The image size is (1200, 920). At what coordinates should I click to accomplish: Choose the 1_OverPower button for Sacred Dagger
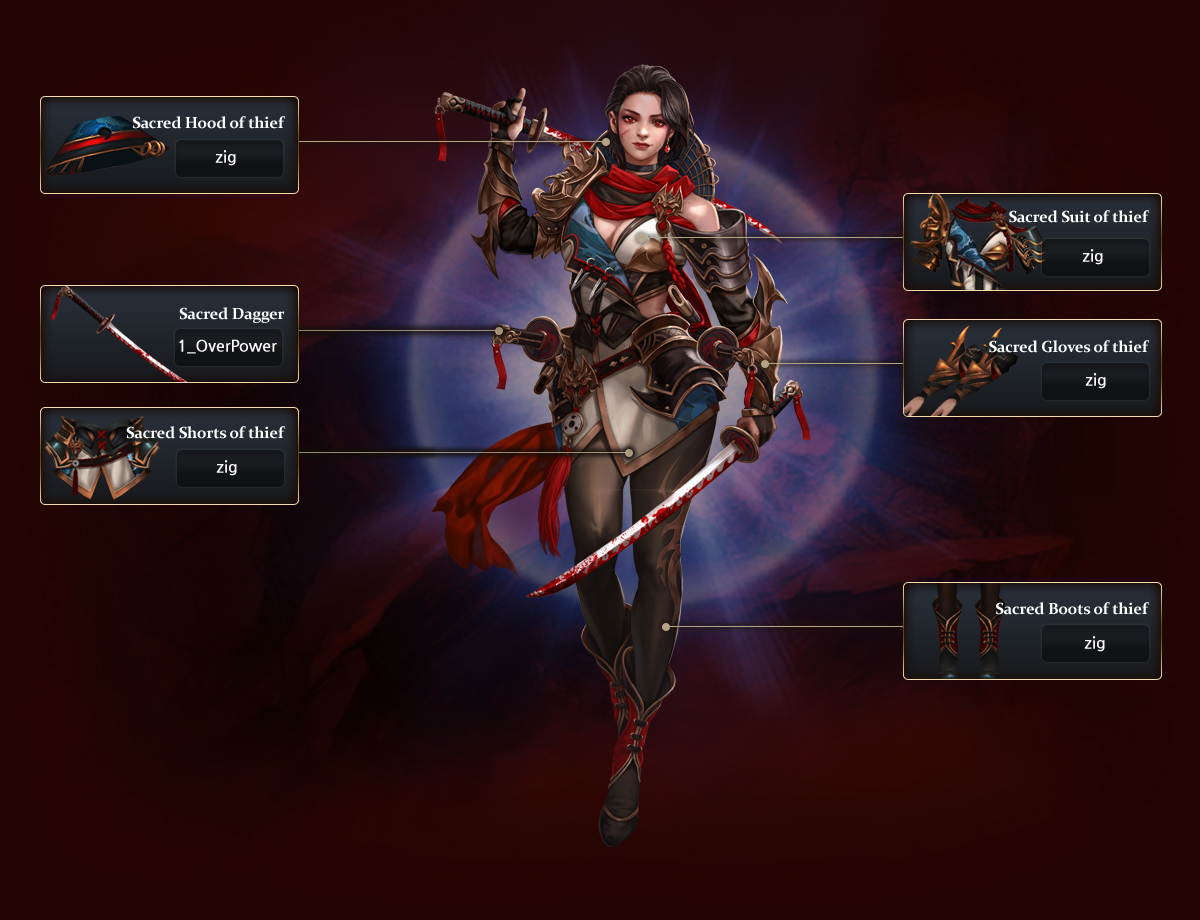[x=227, y=347]
